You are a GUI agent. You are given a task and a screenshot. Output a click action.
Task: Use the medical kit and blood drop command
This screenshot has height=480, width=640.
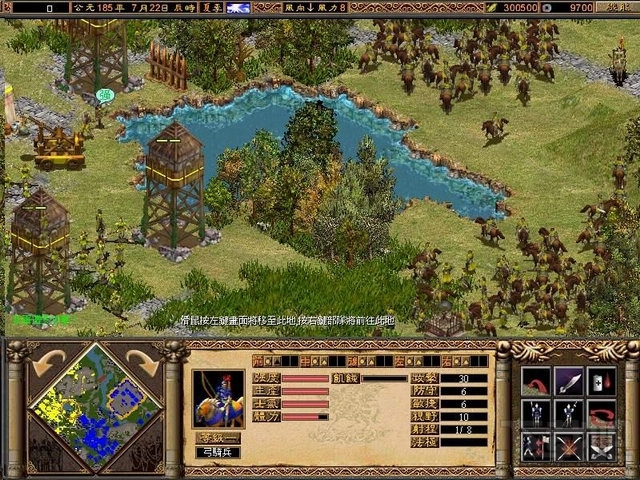coord(601,382)
